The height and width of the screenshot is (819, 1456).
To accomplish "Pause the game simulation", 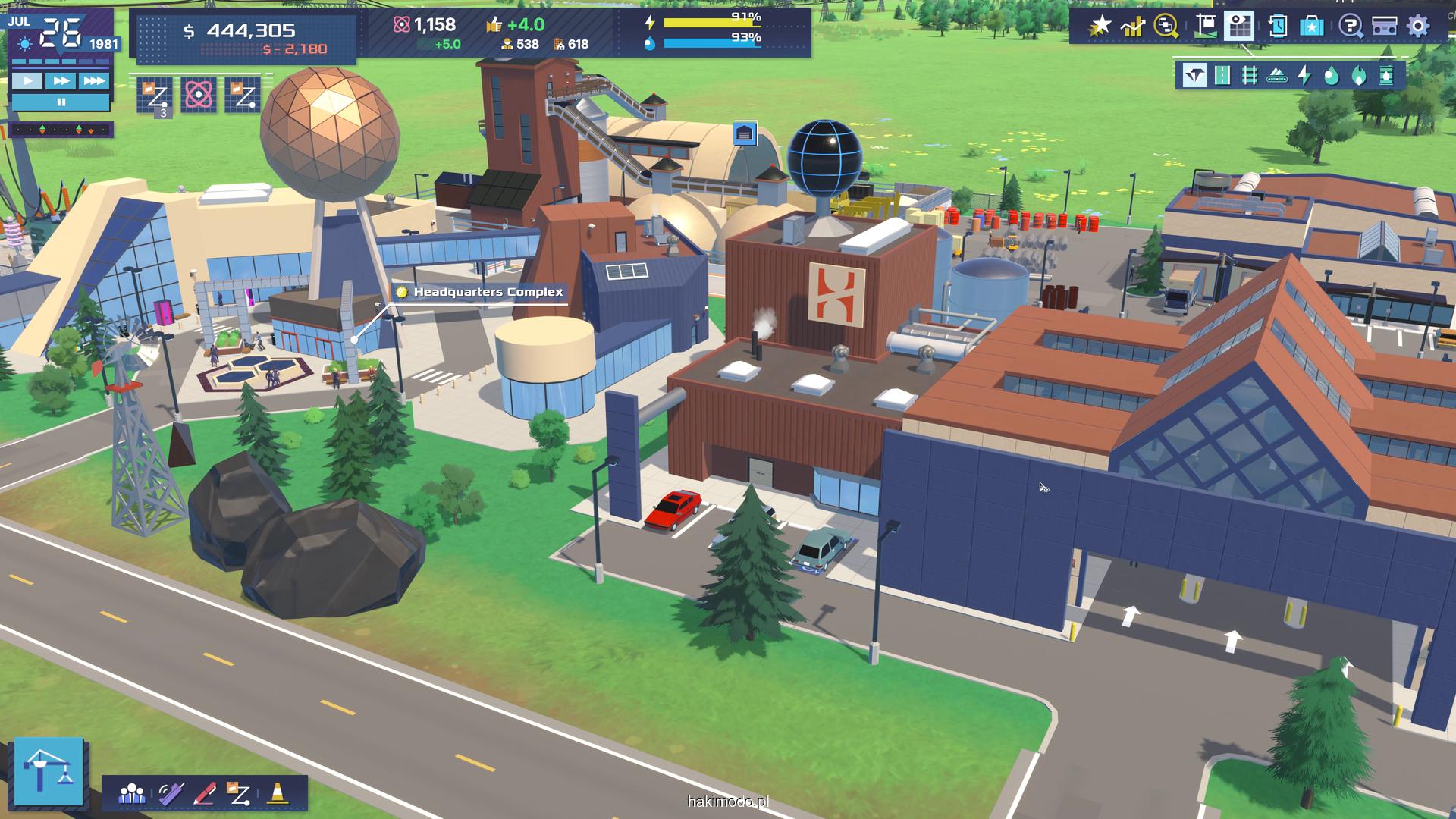I will tap(61, 102).
